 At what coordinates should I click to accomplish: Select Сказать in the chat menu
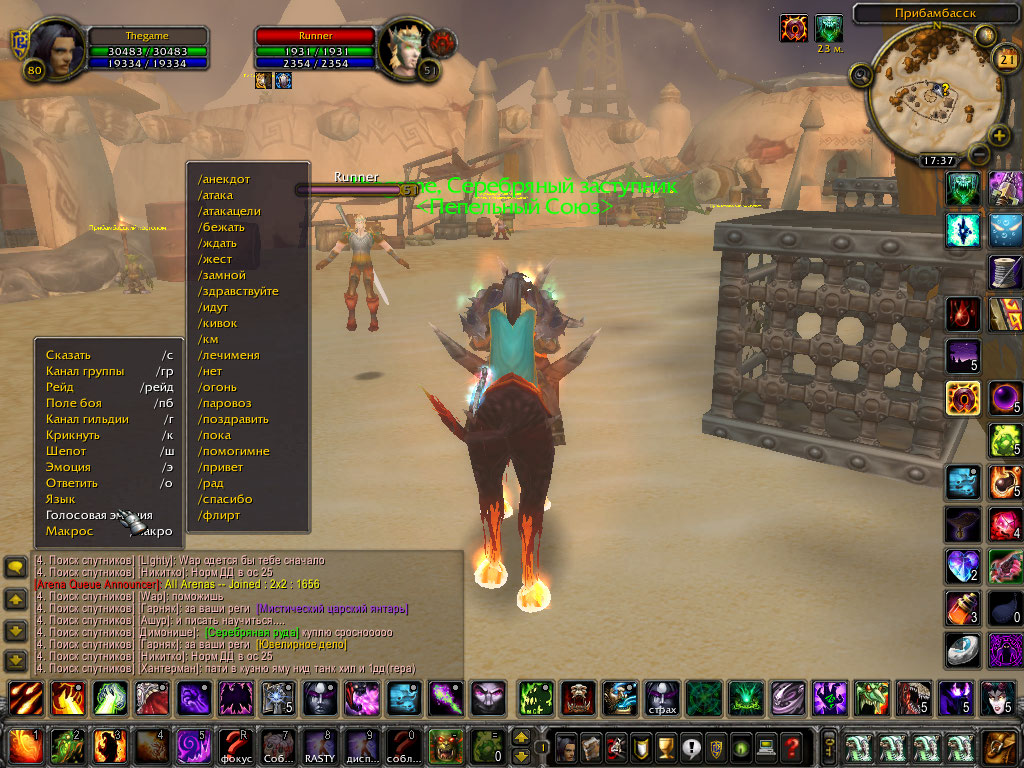coord(68,355)
